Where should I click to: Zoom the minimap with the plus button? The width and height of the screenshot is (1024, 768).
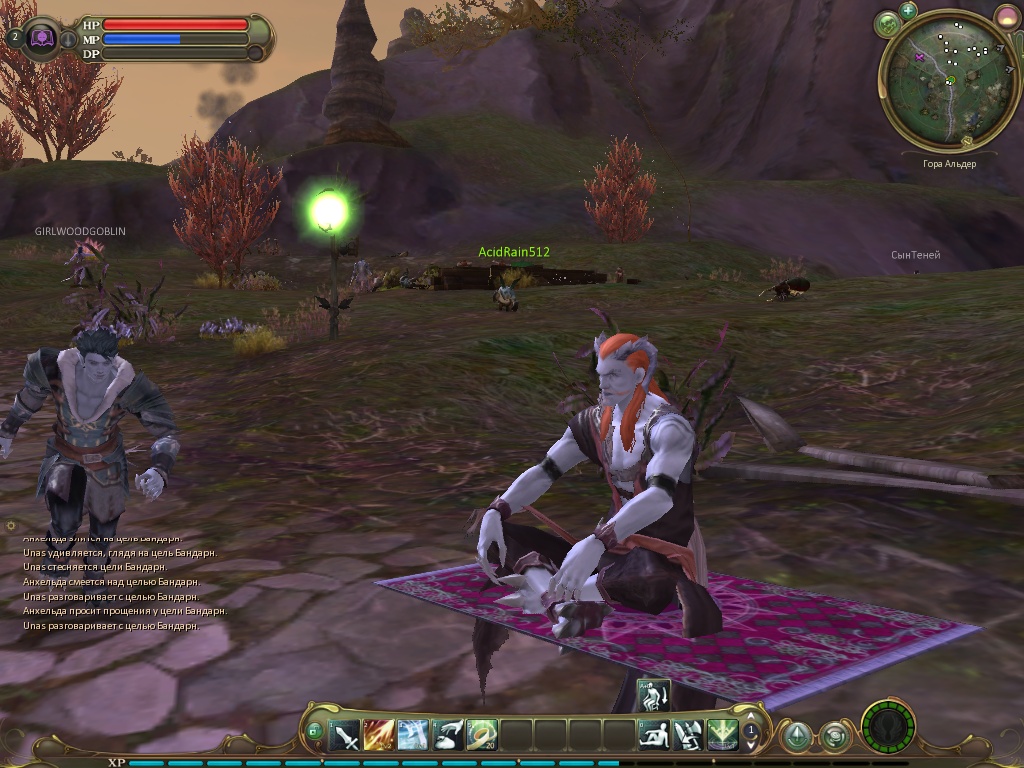point(908,10)
